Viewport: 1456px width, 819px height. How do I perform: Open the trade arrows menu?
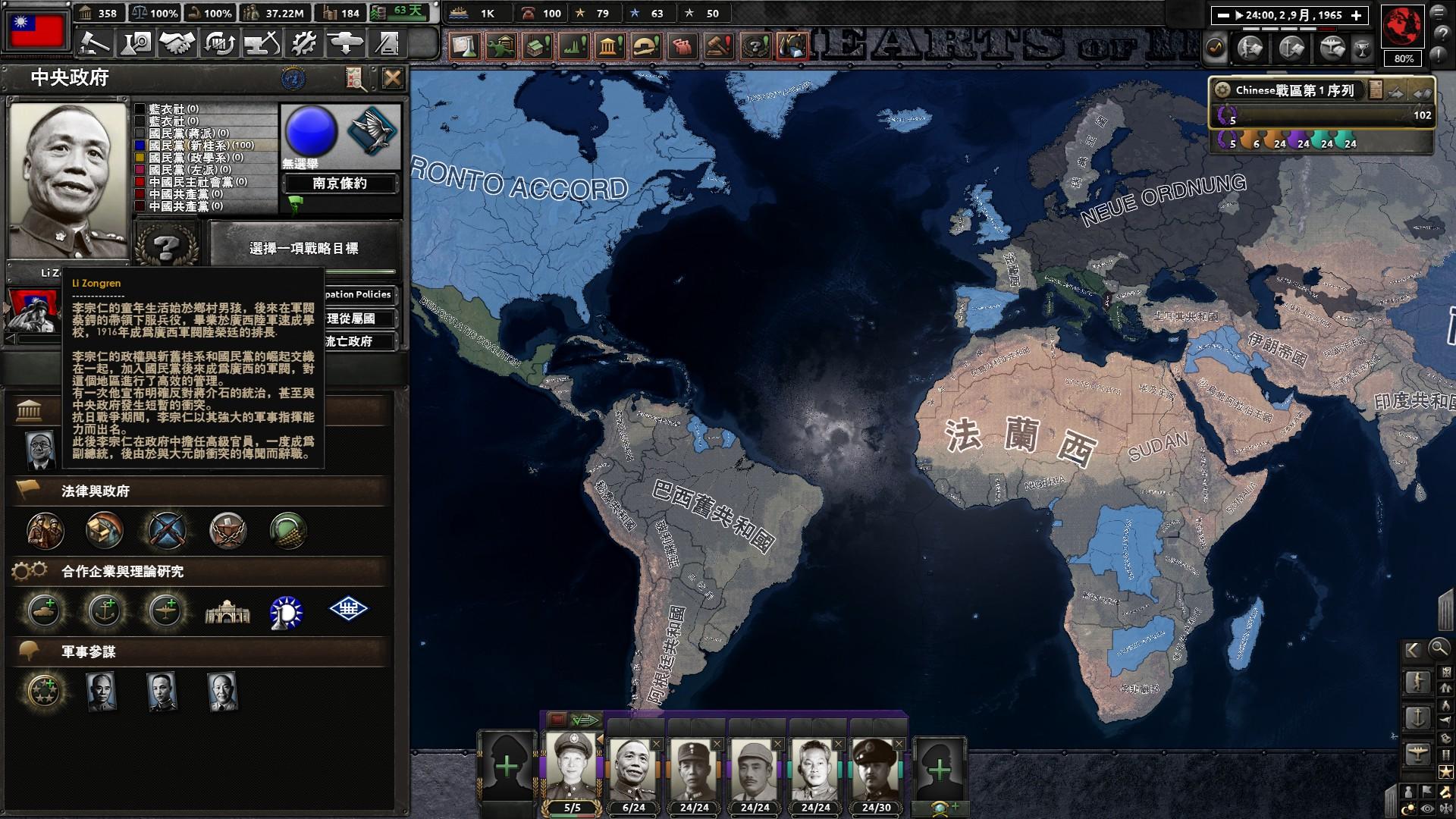pyautogui.click(x=219, y=43)
